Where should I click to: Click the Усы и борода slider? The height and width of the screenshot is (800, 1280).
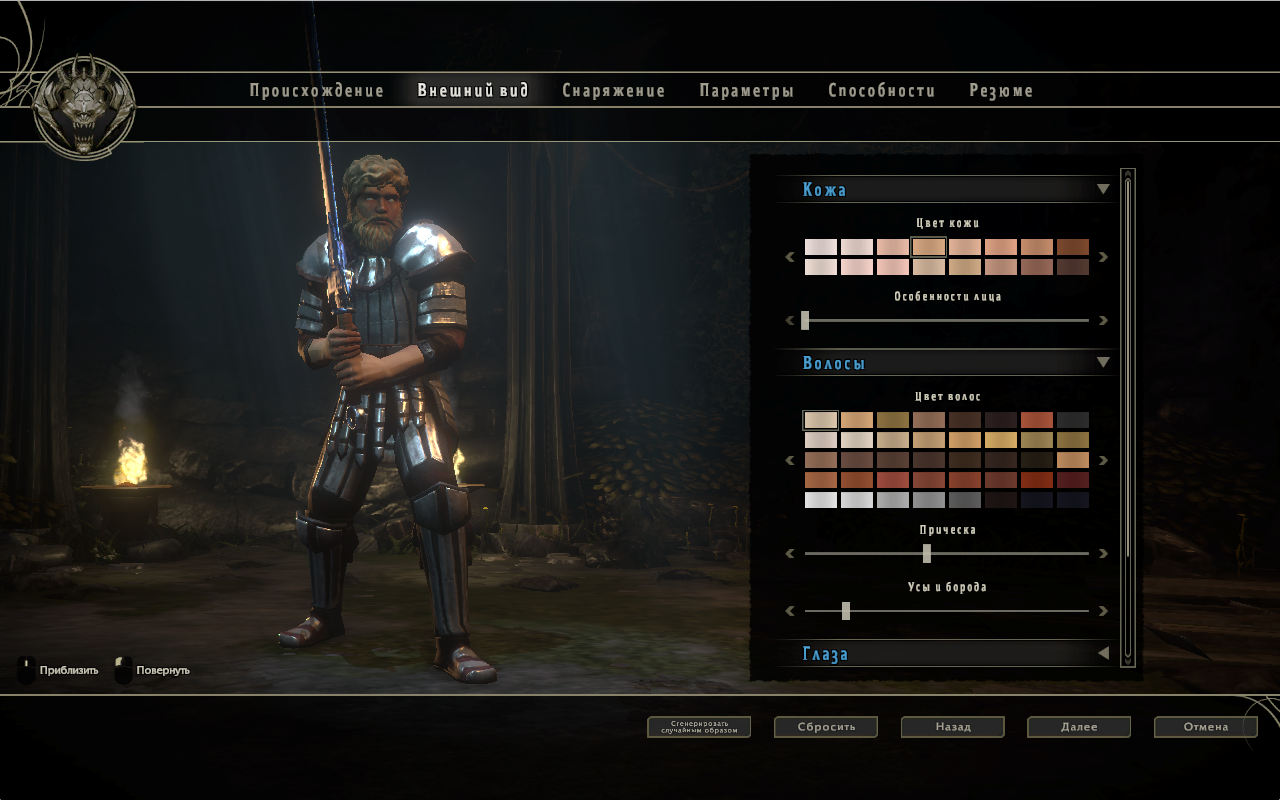(846, 610)
